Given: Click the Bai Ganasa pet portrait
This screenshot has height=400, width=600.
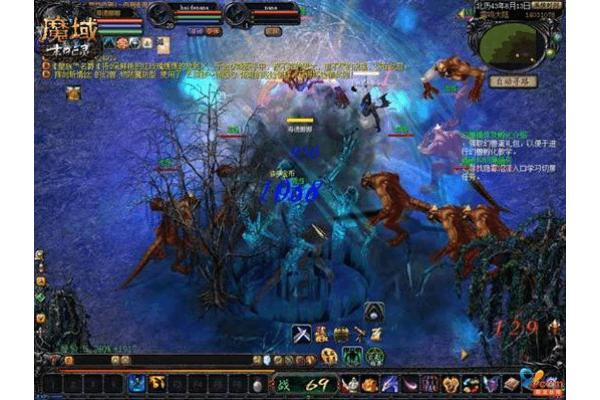Looking at the screenshot, I should [x=162, y=14].
